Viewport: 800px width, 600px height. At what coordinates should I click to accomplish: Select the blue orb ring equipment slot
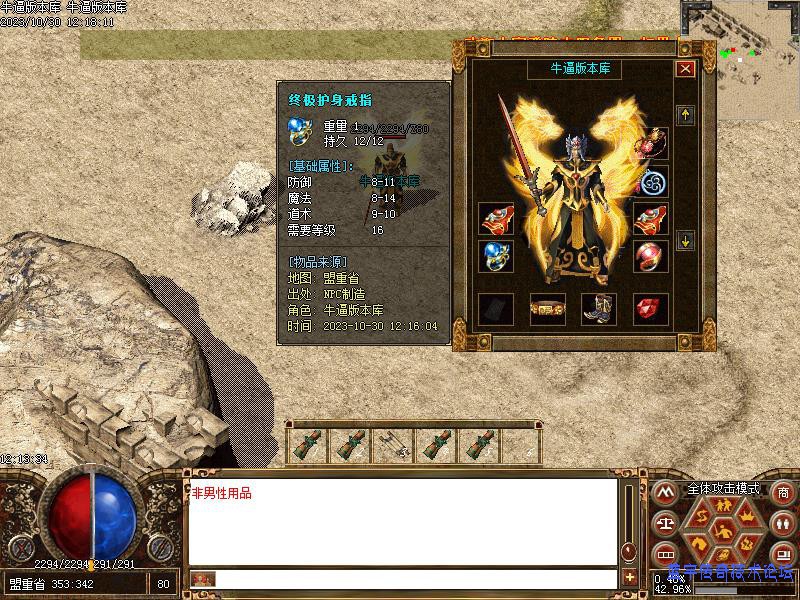tap(496, 255)
